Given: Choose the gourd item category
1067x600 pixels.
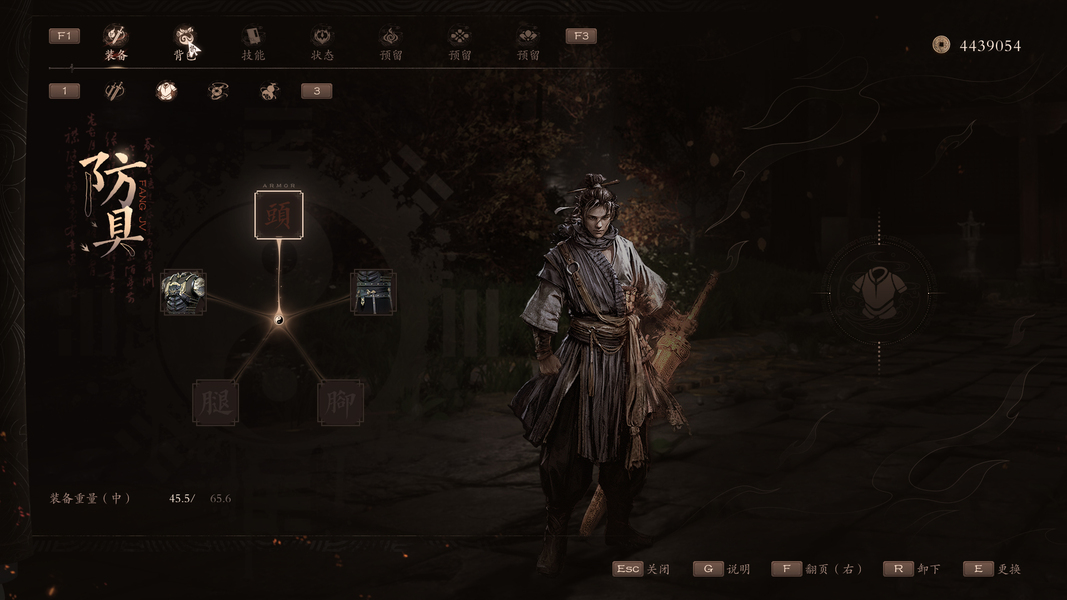Looking at the screenshot, I should click(x=269, y=92).
